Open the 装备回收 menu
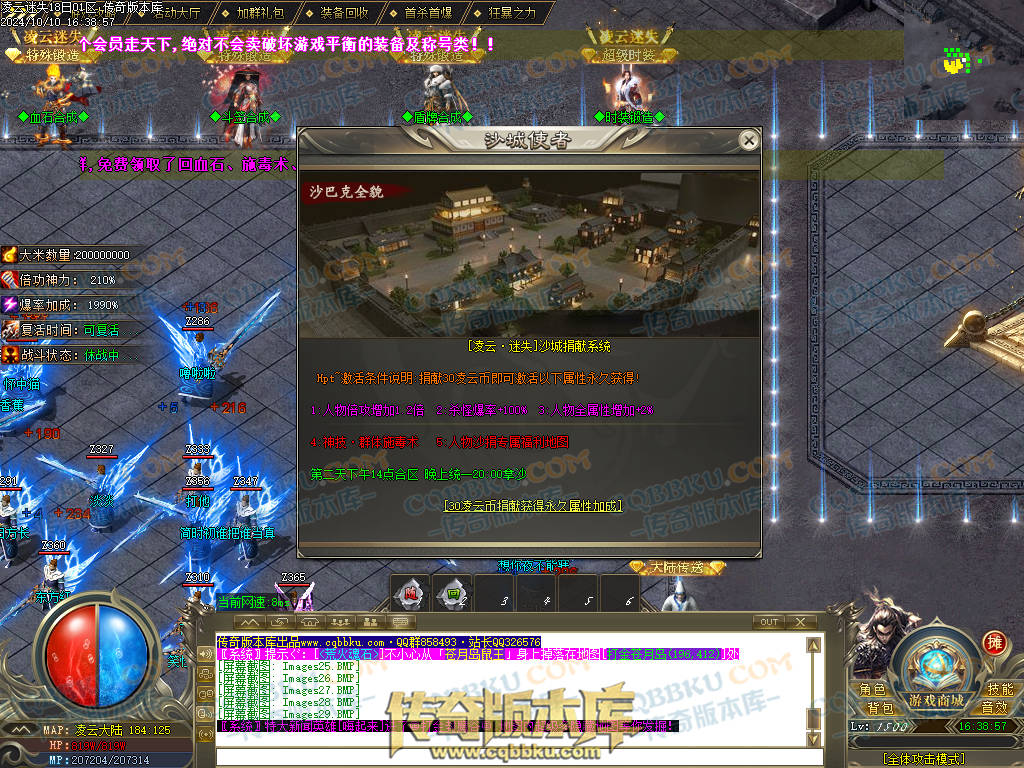 point(344,13)
